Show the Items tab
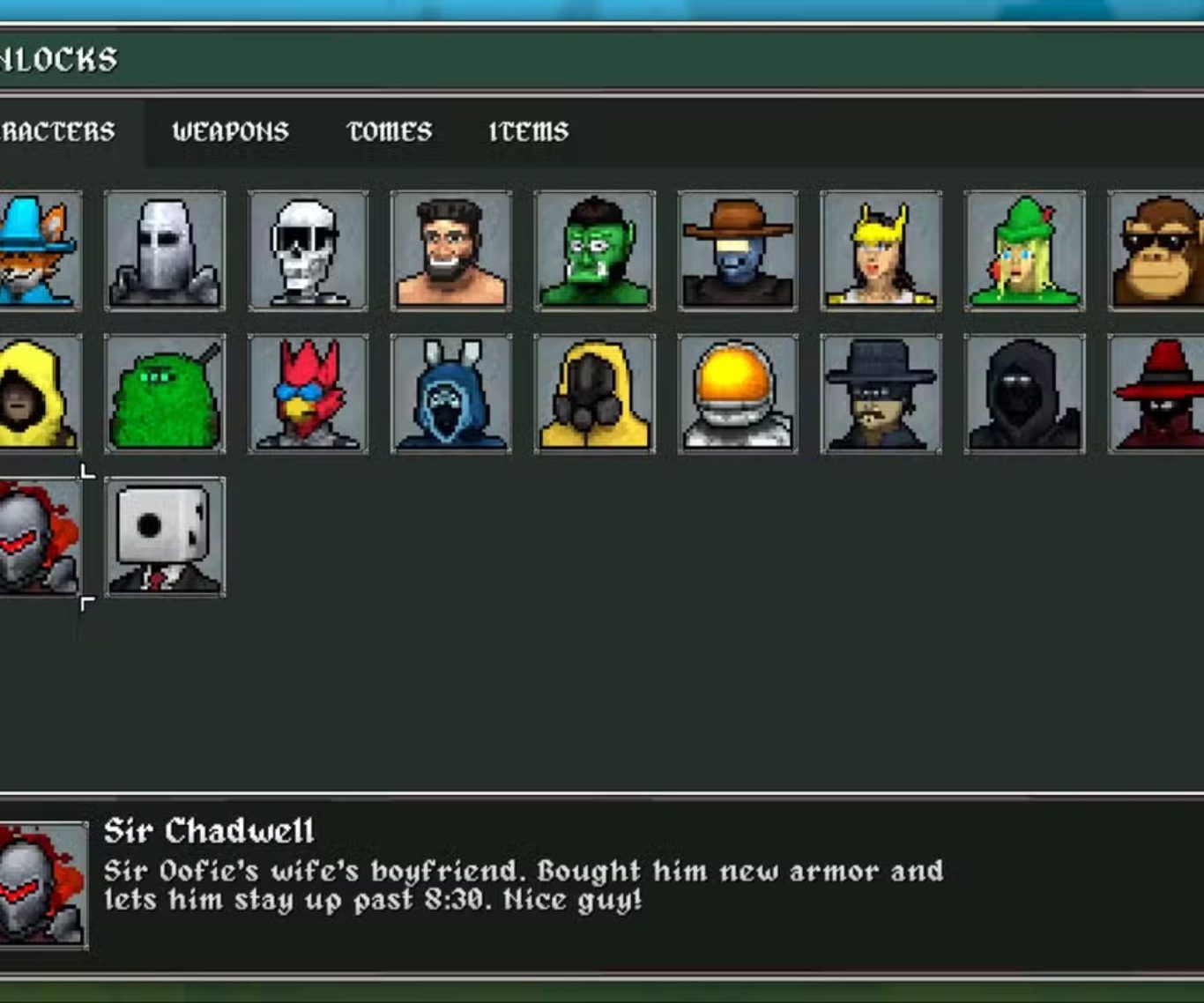1204x1003 pixels. (528, 132)
